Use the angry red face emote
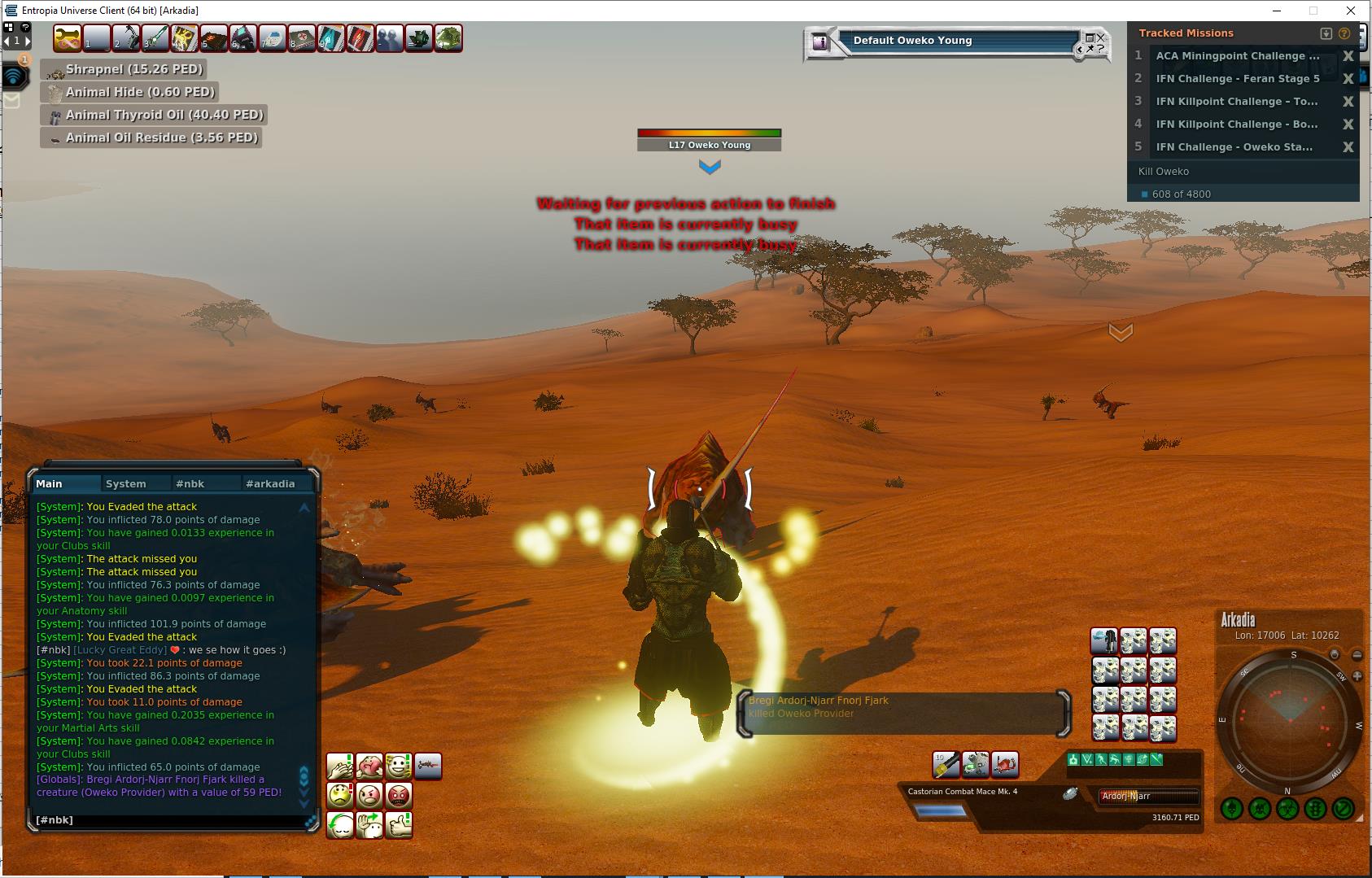1372x878 pixels. pyautogui.click(x=399, y=795)
